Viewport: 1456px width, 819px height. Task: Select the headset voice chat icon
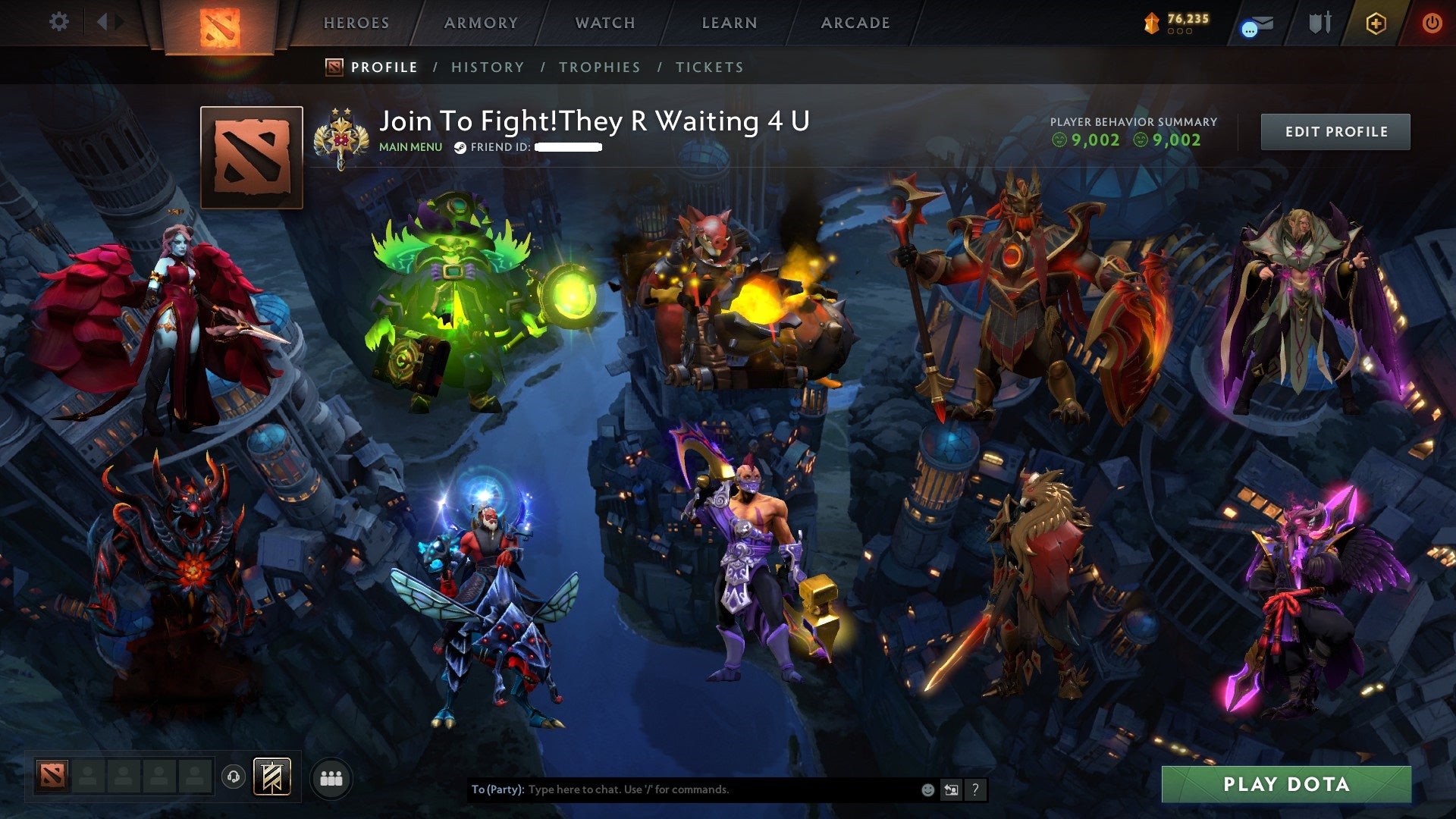[233, 776]
